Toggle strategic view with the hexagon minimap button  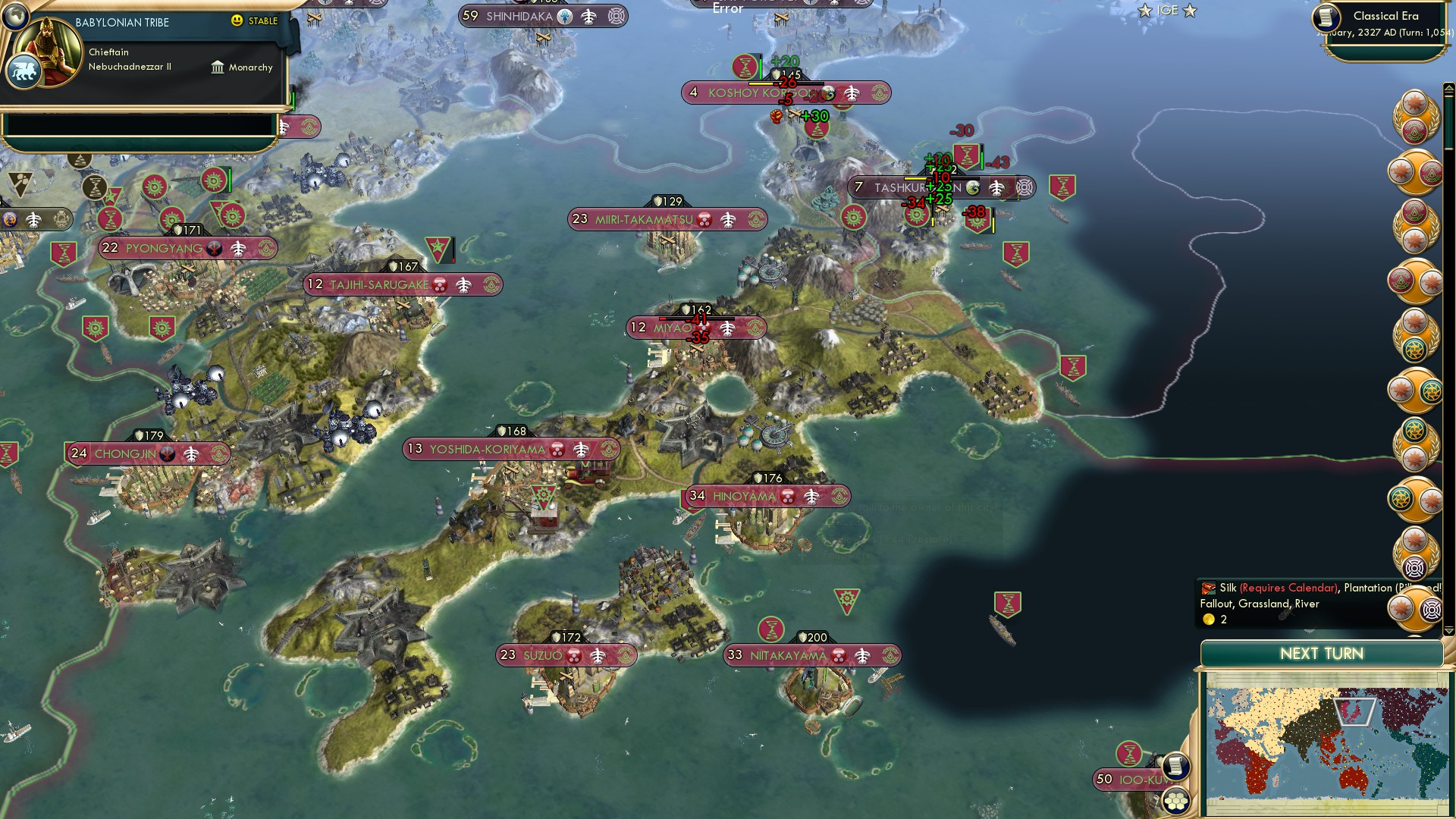point(1175,802)
